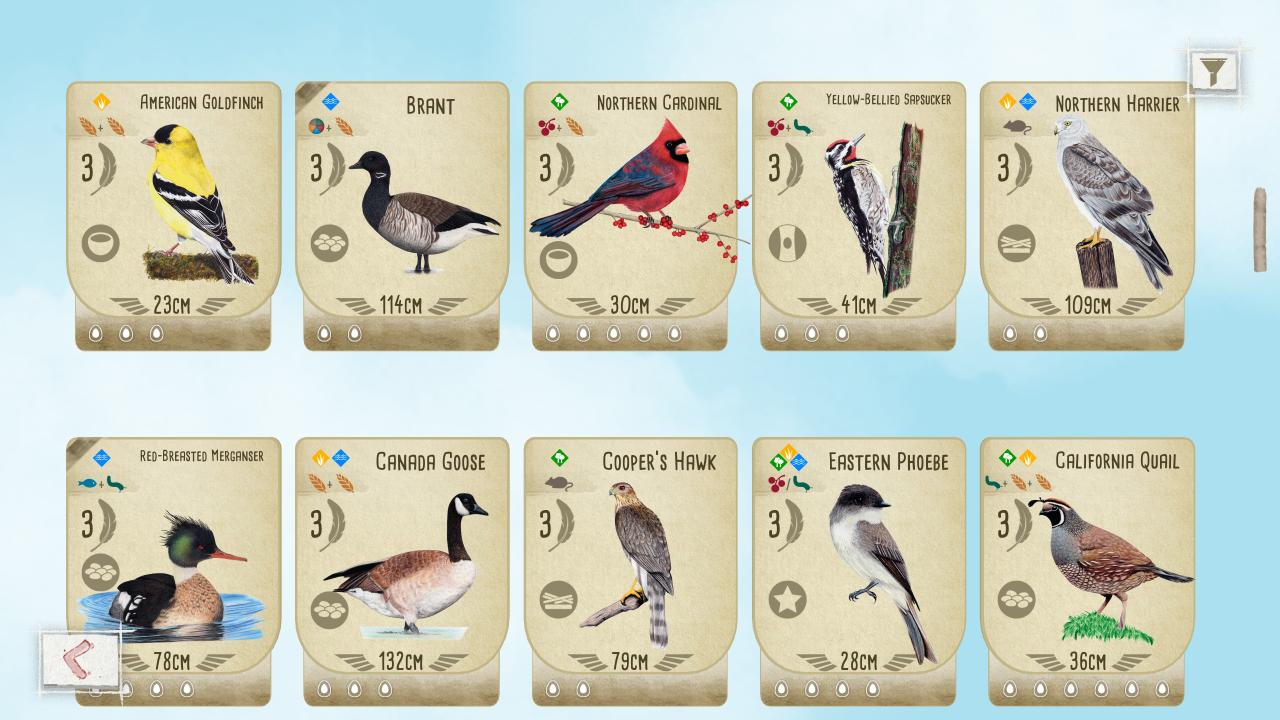The image size is (1280, 720).
Task: Open the card filter funnel button
Action: coord(1213,71)
